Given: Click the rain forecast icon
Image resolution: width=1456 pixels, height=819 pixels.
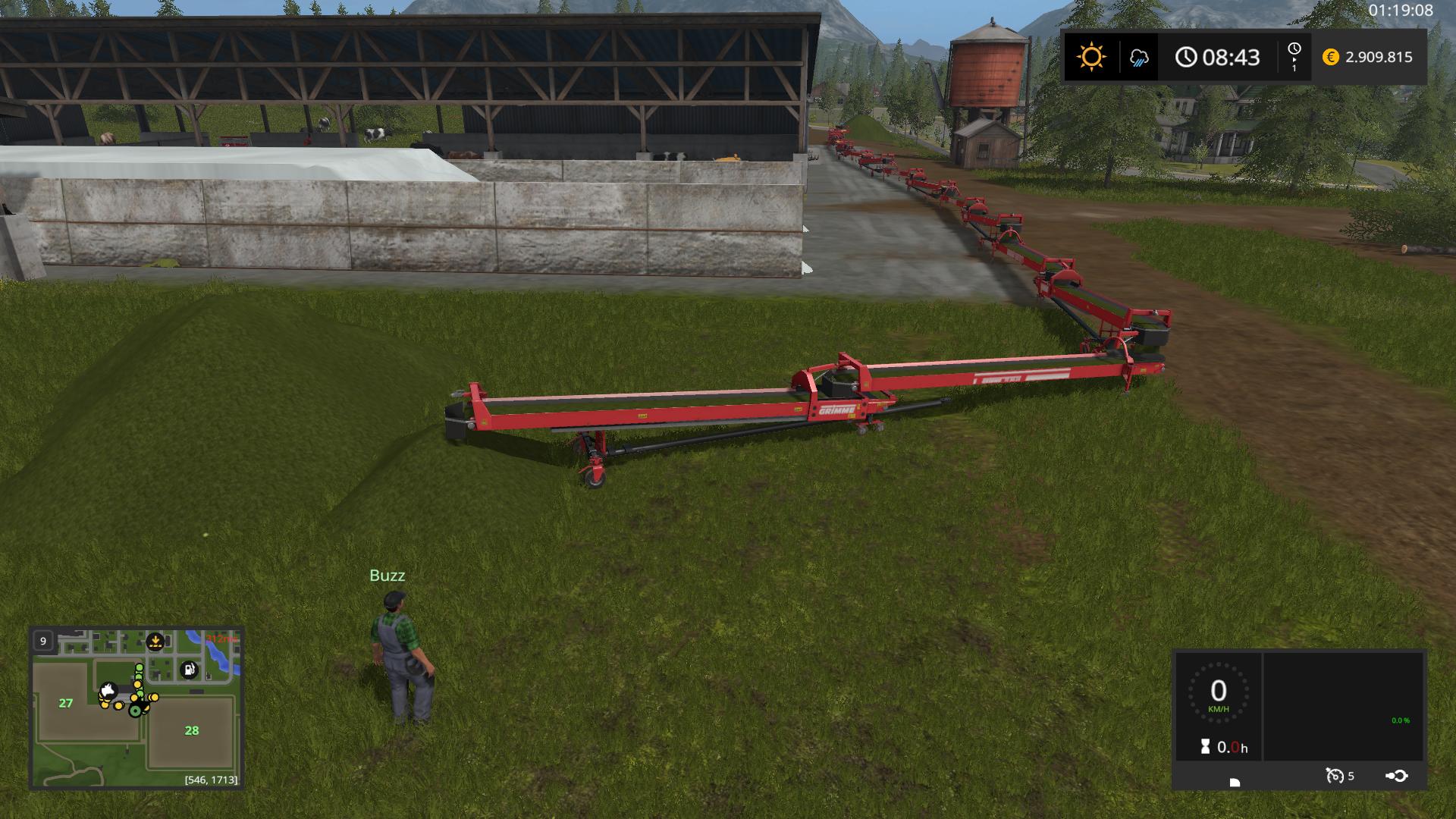Looking at the screenshot, I should tap(1139, 58).
